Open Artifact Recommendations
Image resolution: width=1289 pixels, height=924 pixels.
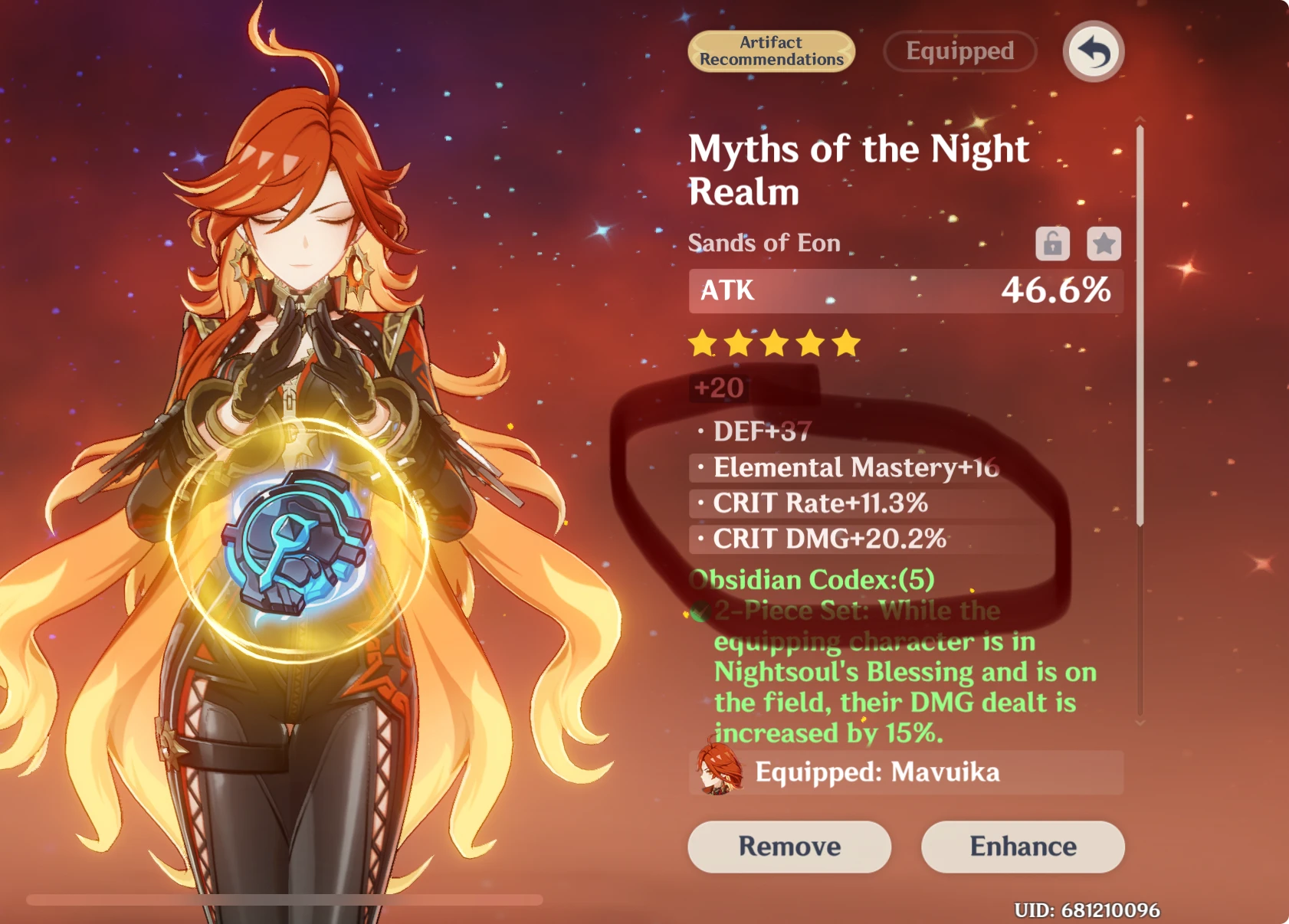pyautogui.click(x=770, y=51)
